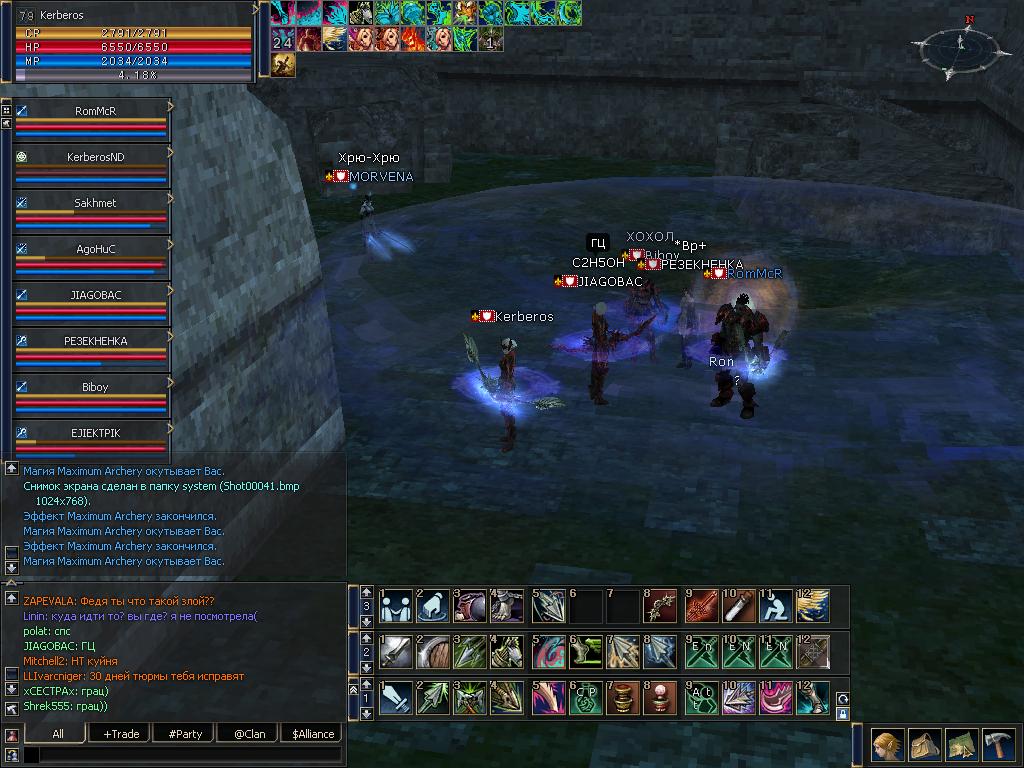Image resolution: width=1024 pixels, height=768 pixels.
Task: Switch to the +Trade chat tab
Action: point(121,734)
